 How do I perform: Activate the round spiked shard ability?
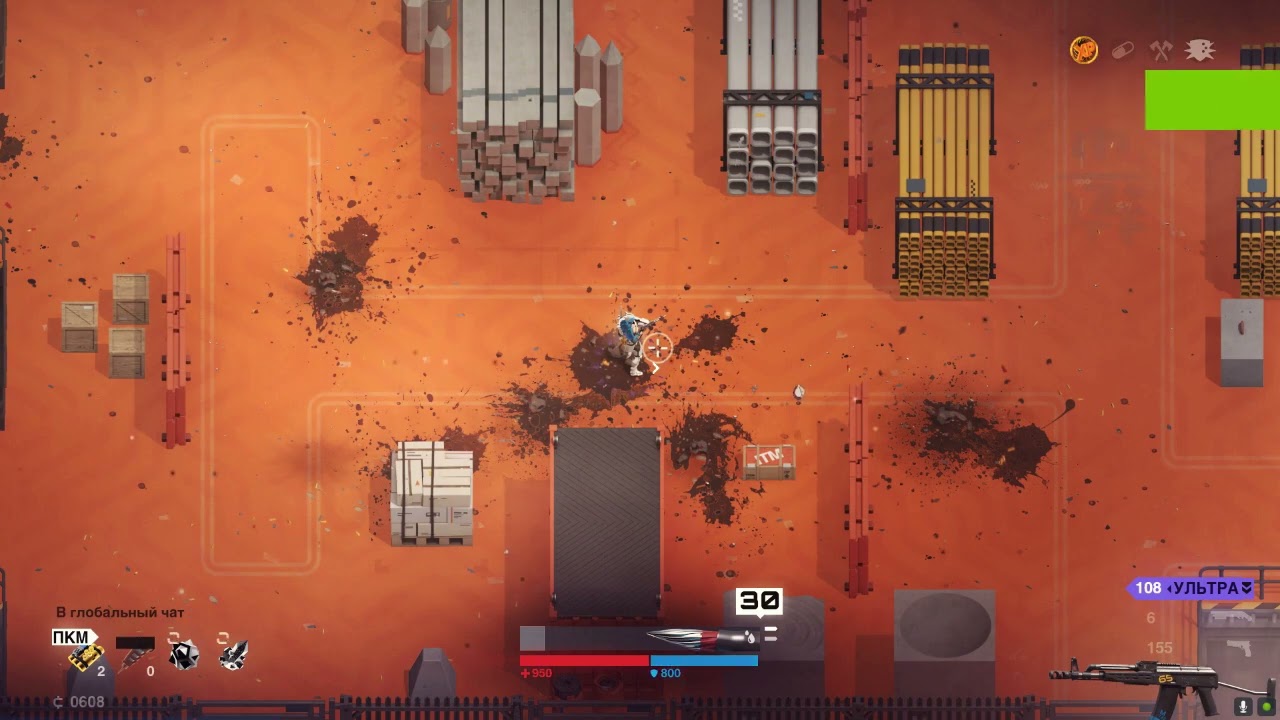(x=183, y=655)
